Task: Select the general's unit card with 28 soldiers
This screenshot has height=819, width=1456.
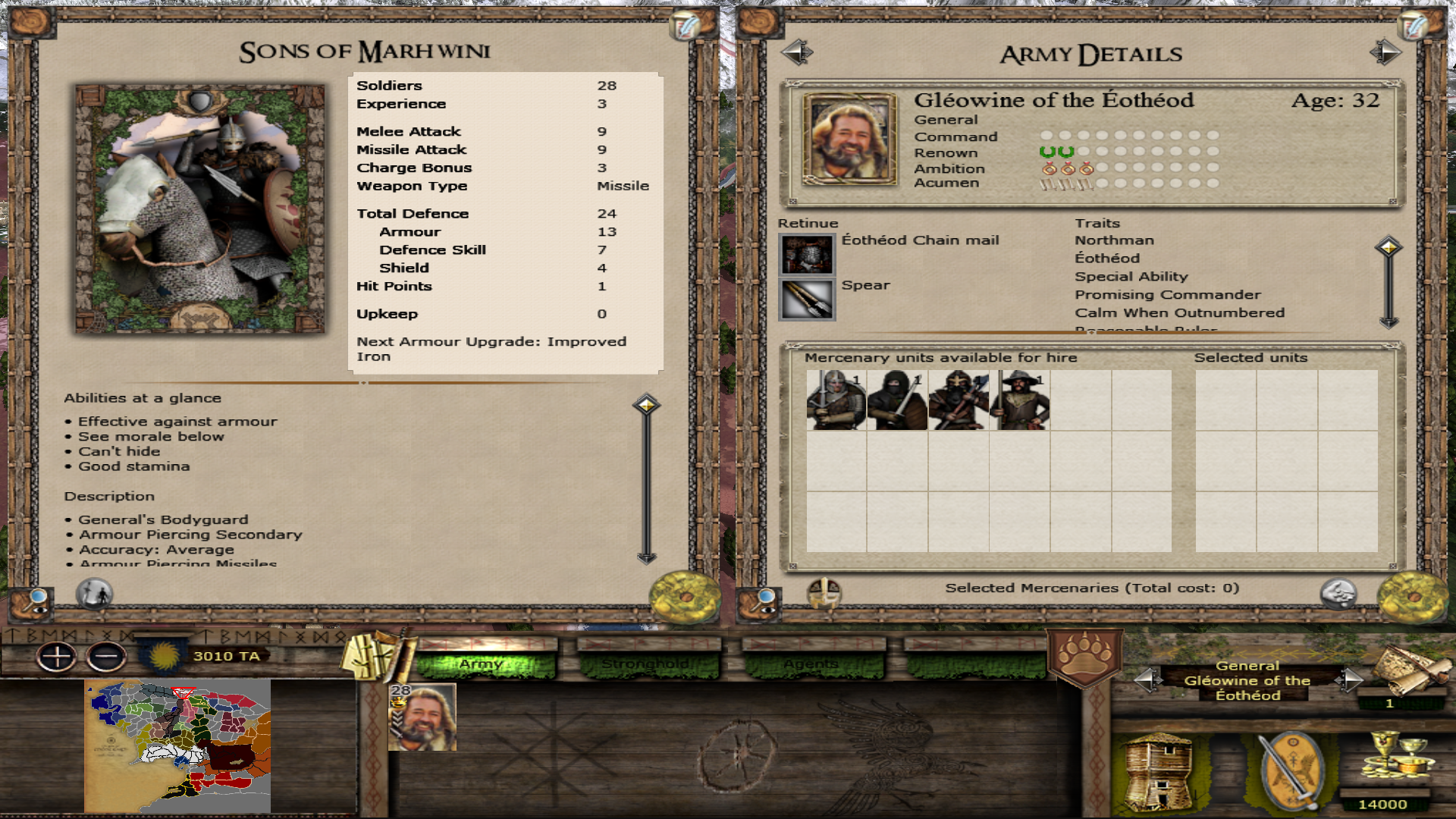Action: pos(422,717)
